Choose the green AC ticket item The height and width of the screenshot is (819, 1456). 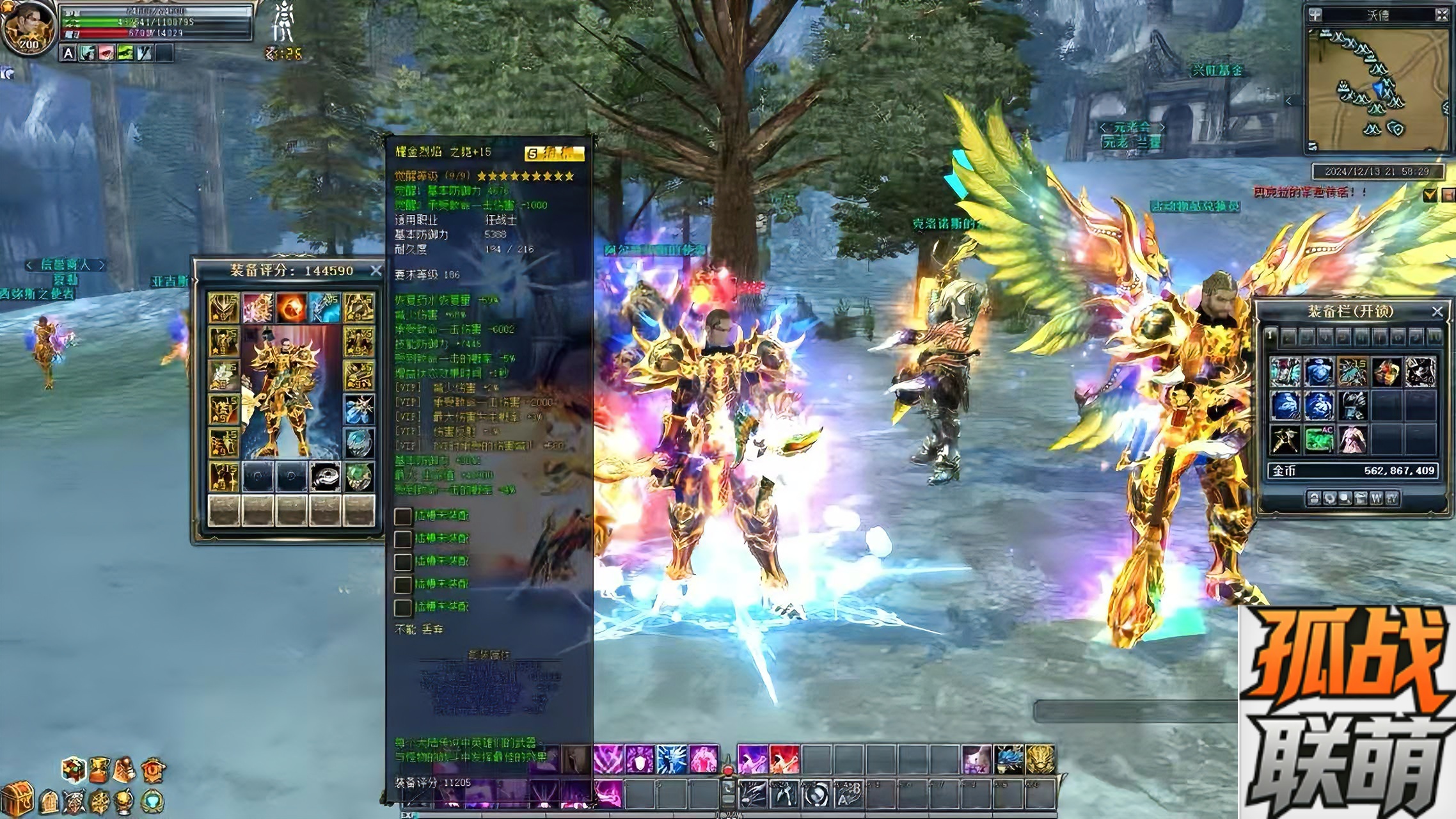1318,440
